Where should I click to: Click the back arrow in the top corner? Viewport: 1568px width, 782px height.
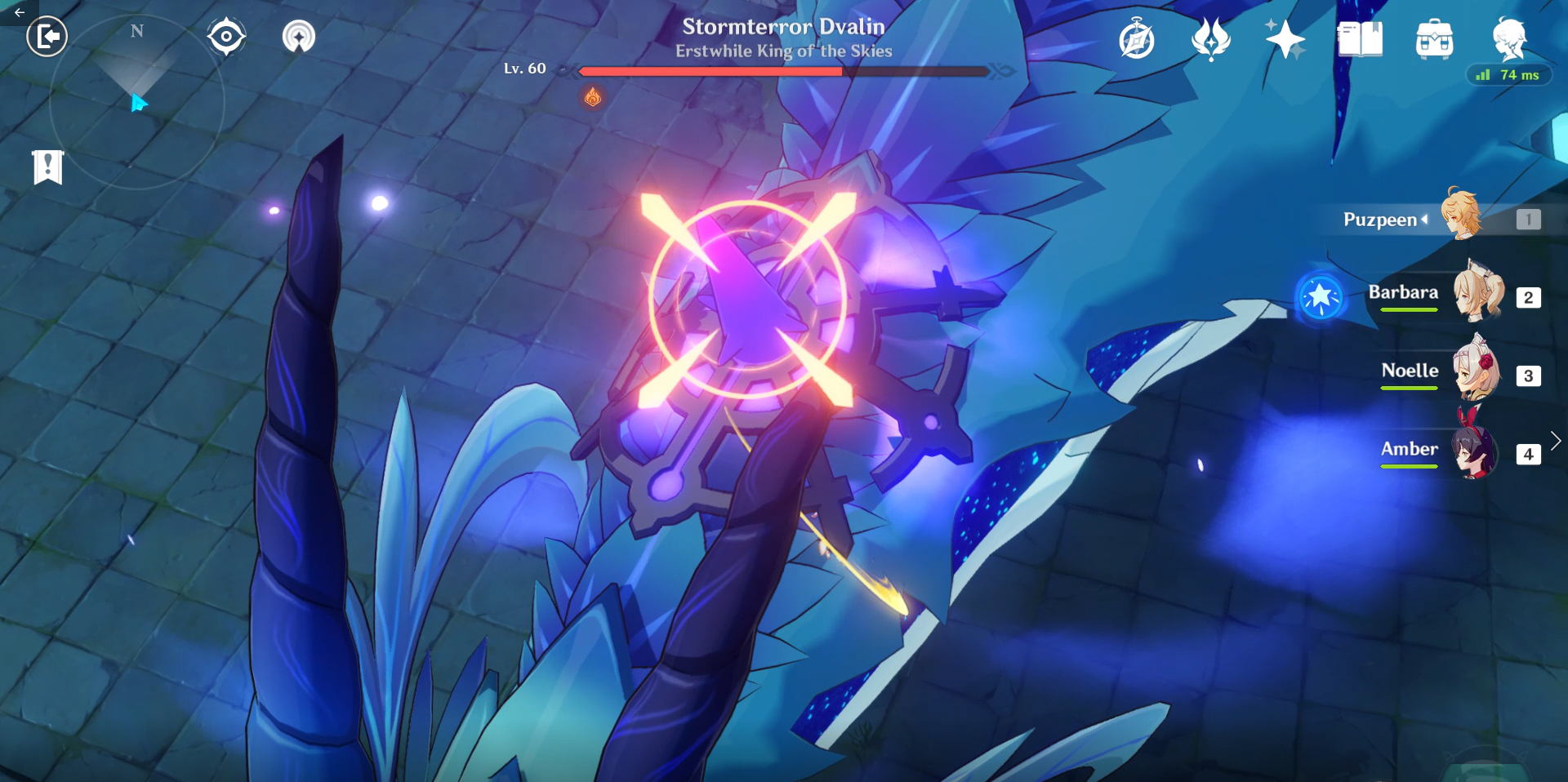point(19,12)
